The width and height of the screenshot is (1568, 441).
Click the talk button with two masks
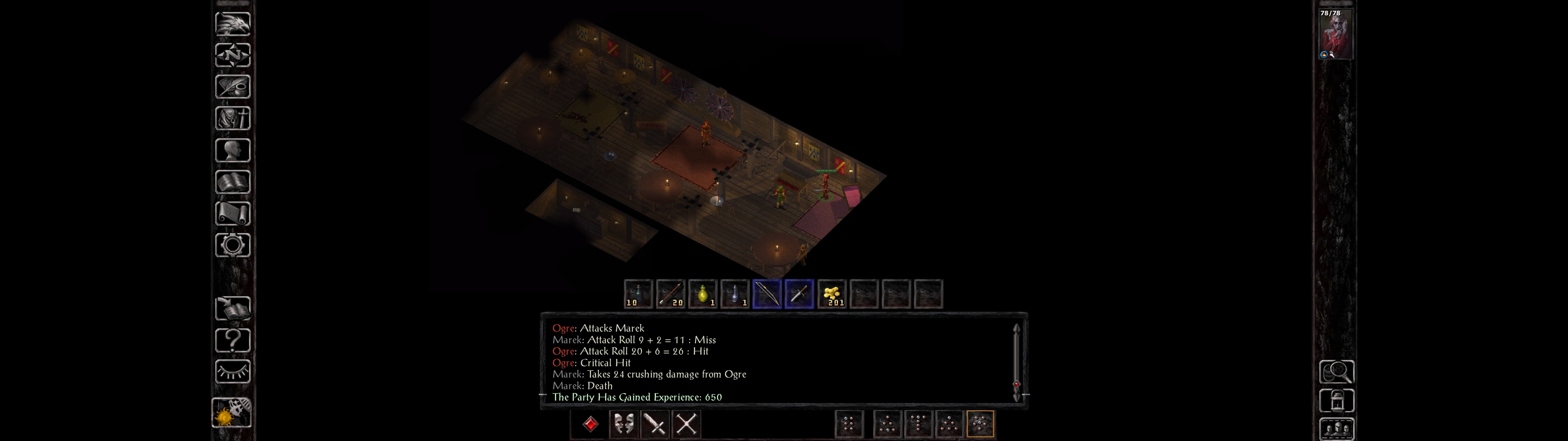pyautogui.click(x=623, y=424)
